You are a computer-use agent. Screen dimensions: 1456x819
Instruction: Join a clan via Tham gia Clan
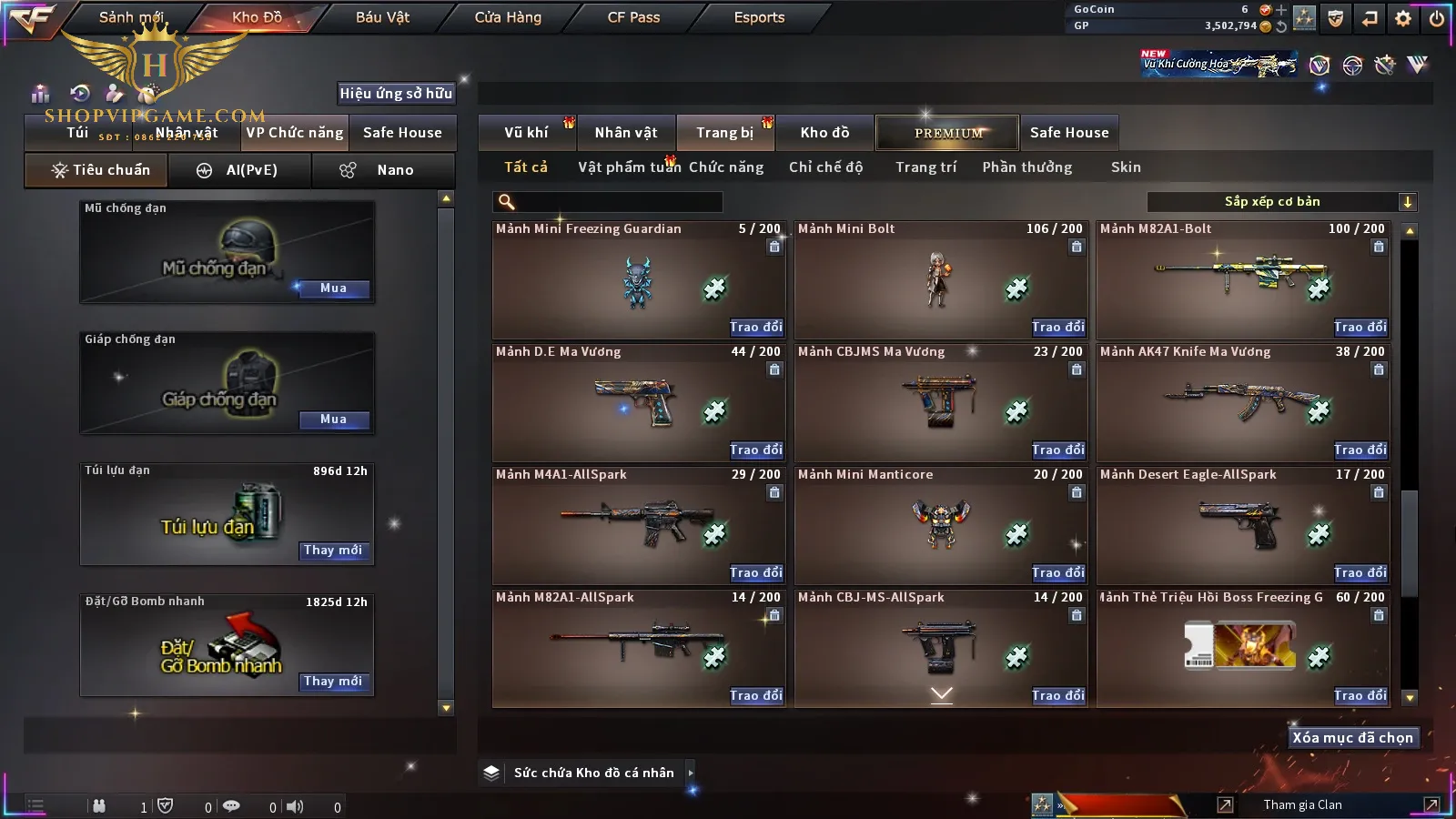point(1302,805)
